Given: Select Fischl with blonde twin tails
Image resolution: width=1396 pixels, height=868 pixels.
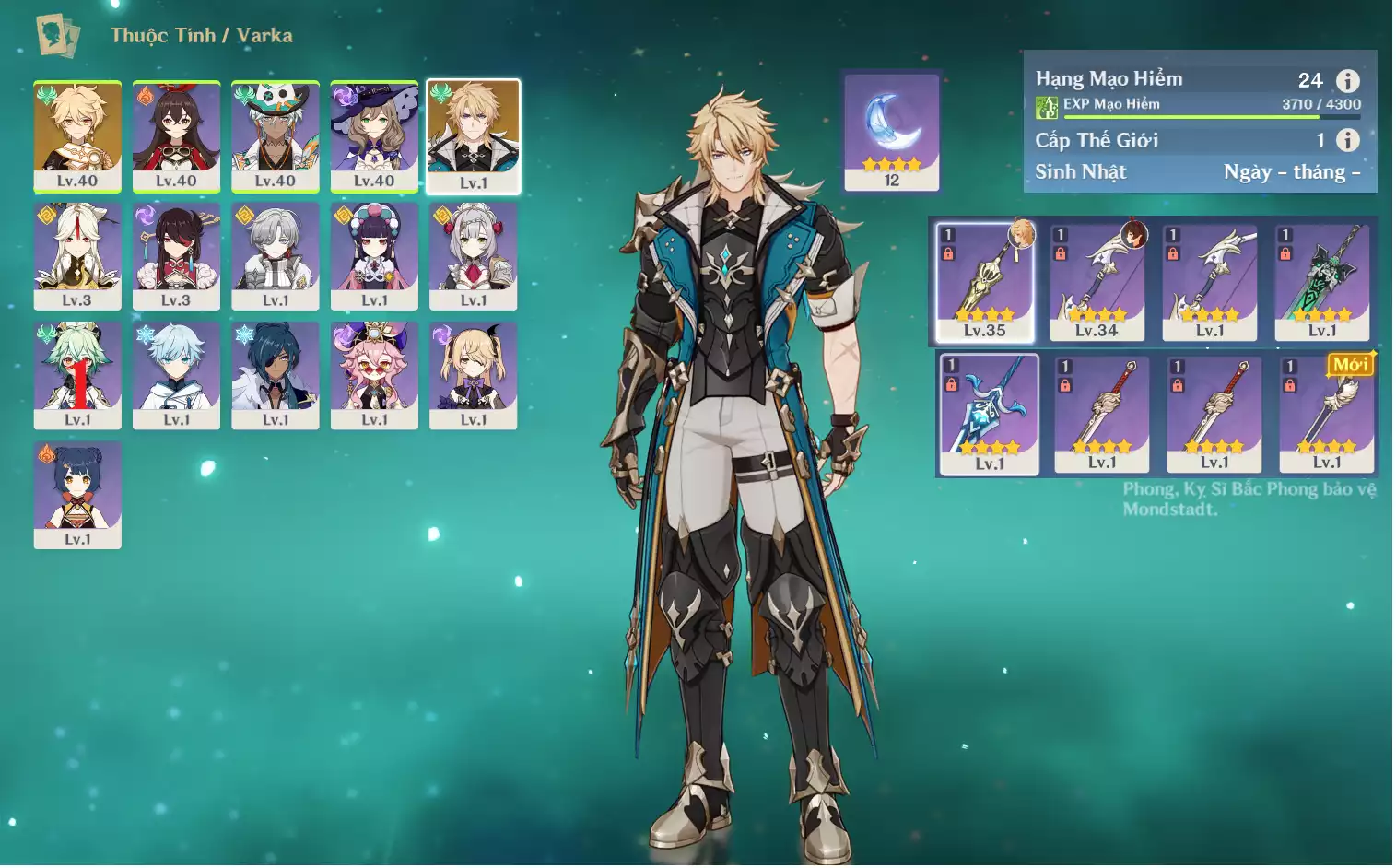Looking at the screenshot, I should pos(474,375).
